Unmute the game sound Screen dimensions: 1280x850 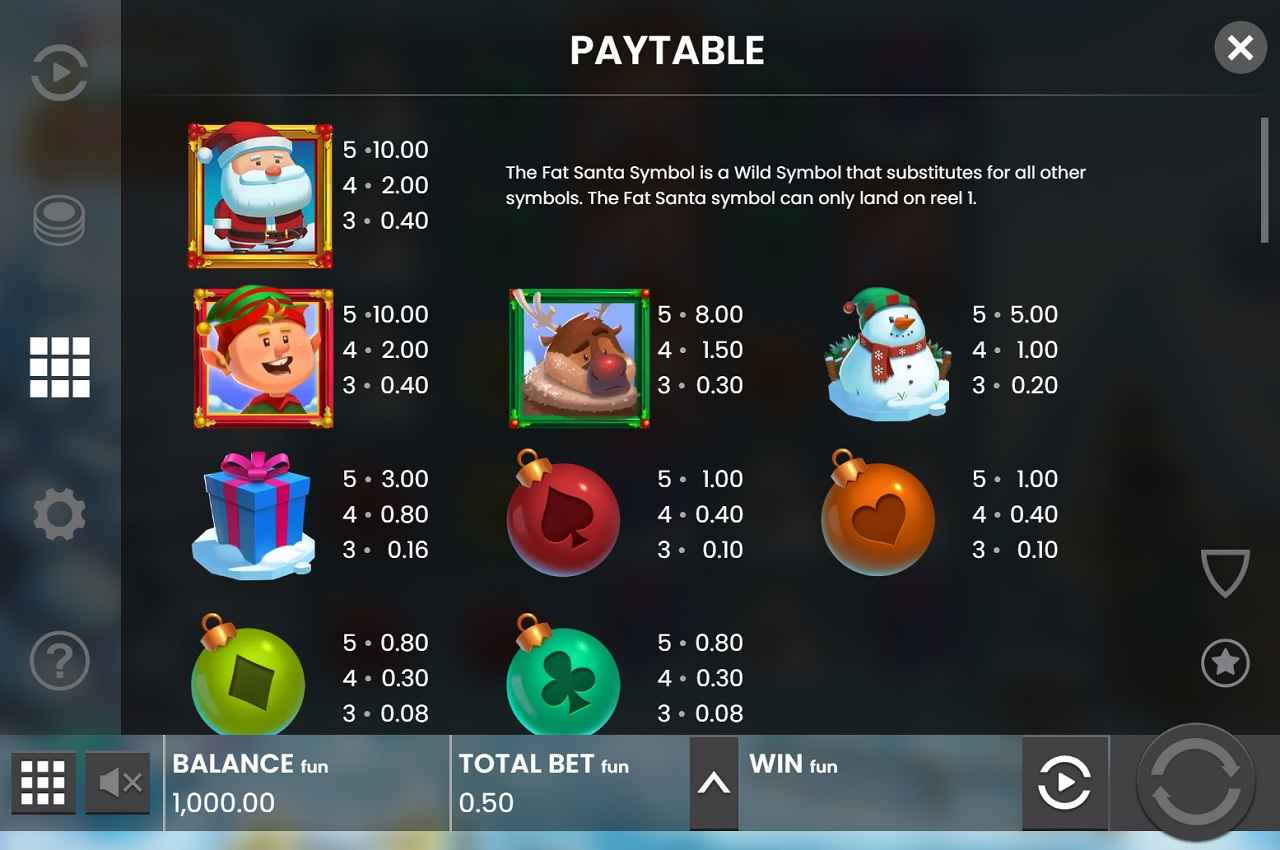[x=117, y=783]
